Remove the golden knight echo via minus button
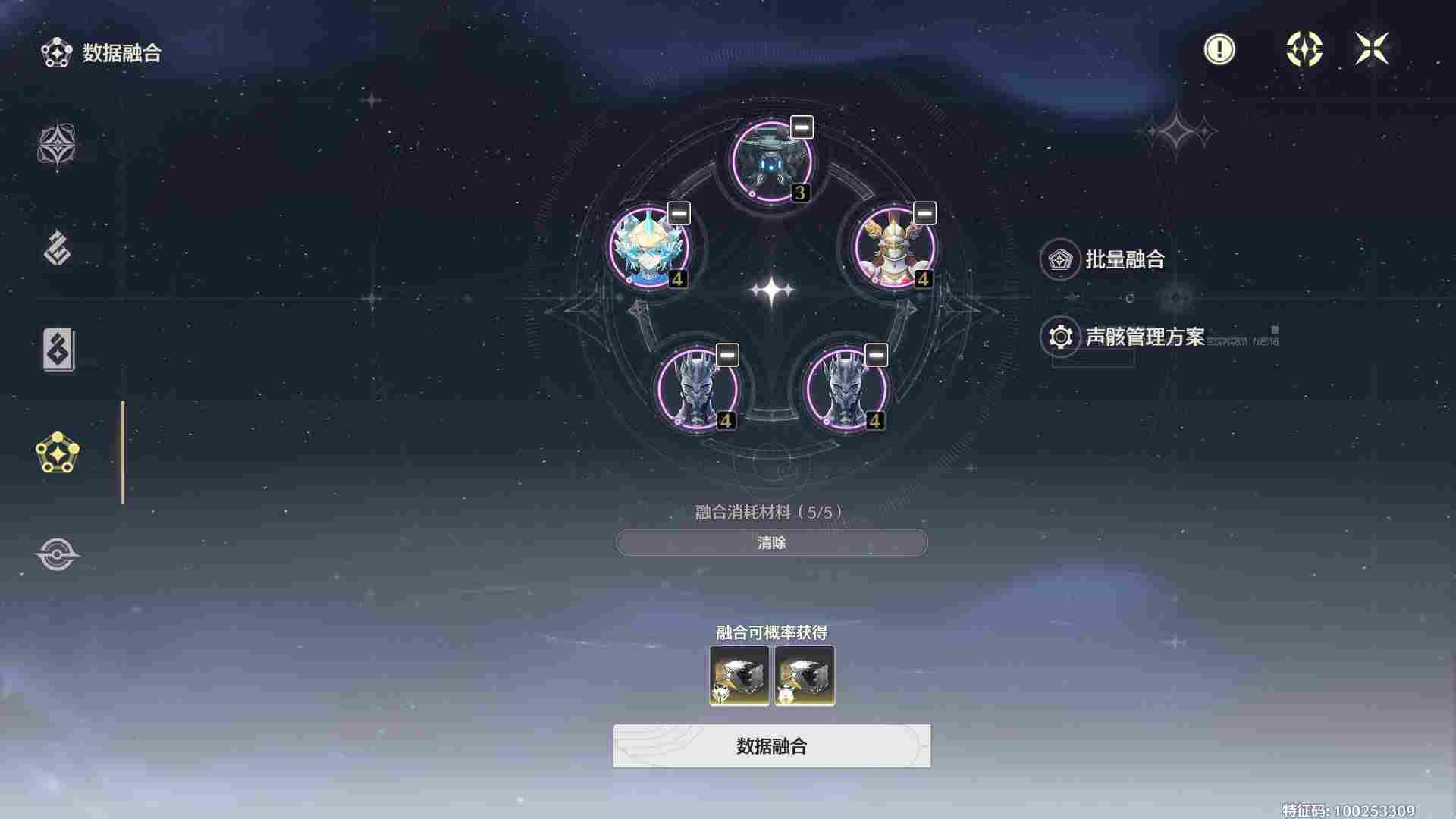 coord(924,215)
